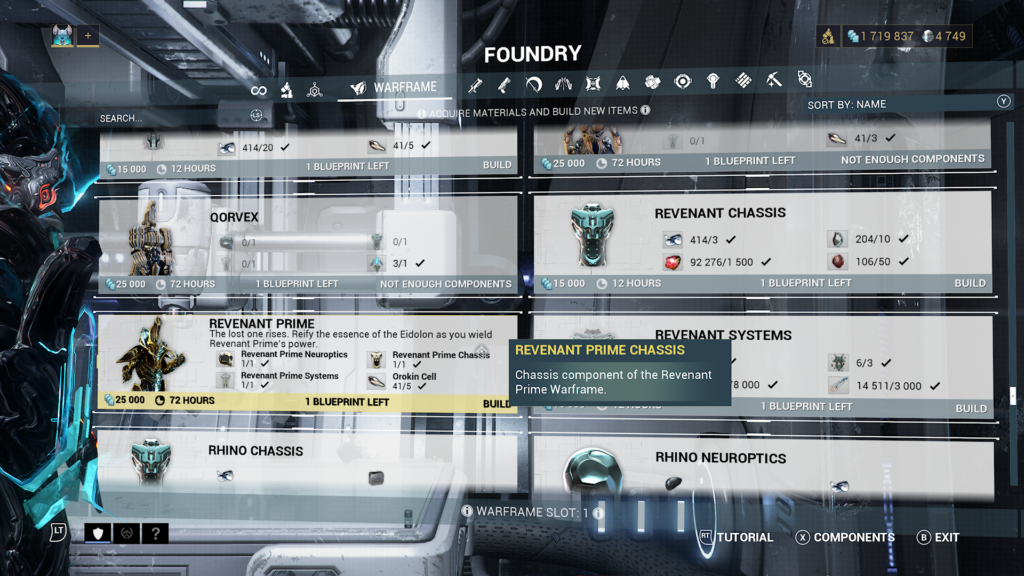
Task: Select the Qorvex blueprint entry
Action: point(234,215)
